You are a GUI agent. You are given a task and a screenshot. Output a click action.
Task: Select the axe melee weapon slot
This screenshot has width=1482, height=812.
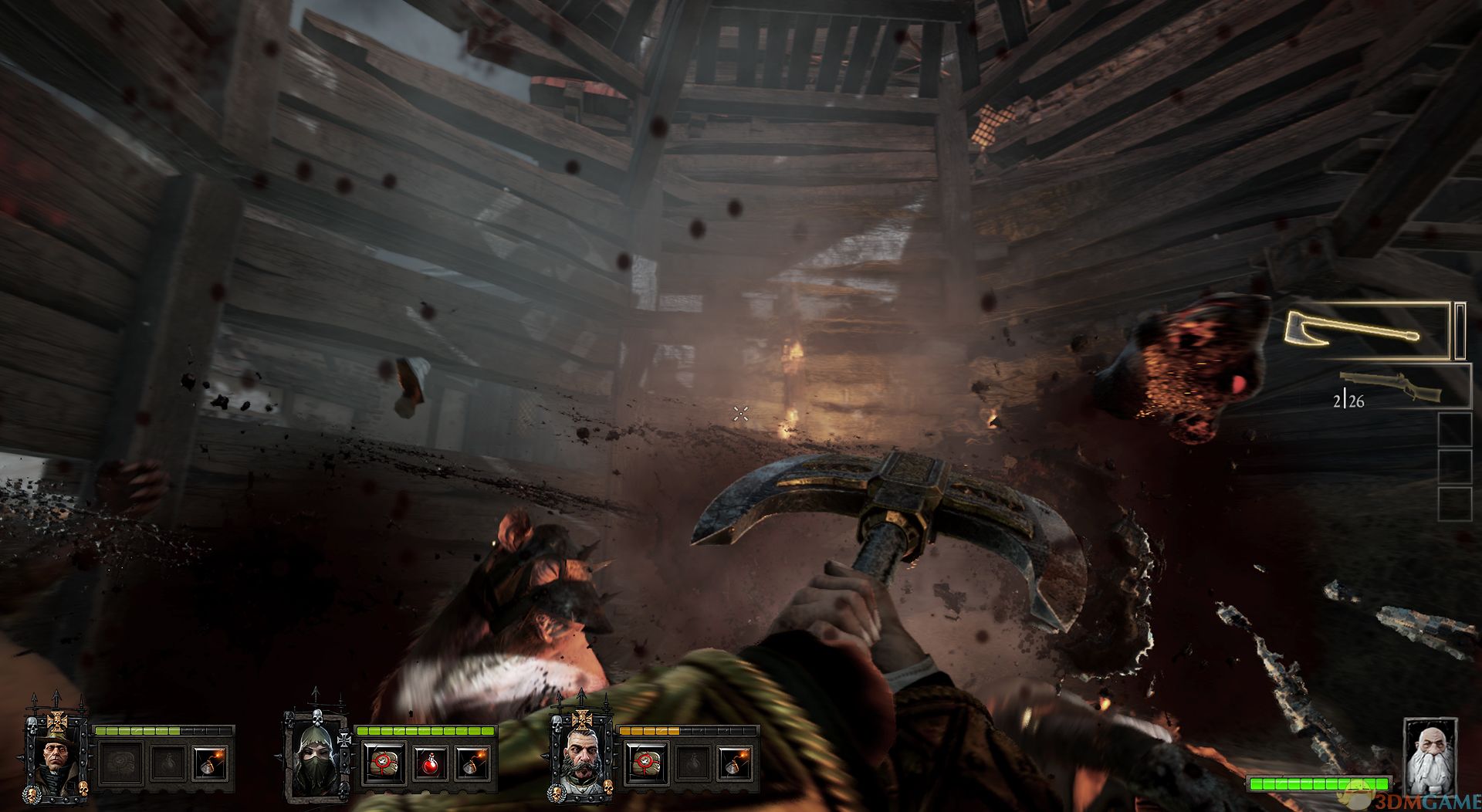1366,332
